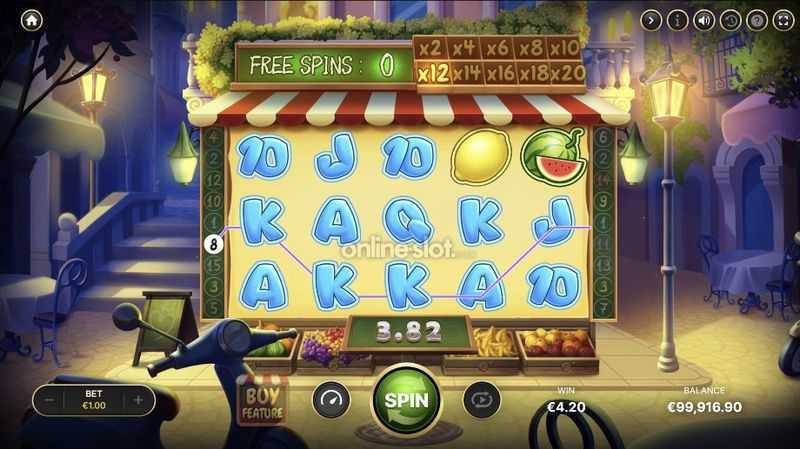The image size is (800, 449).
Task: Switch to fullscreen mode
Action: pyautogui.click(x=782, y=19)
